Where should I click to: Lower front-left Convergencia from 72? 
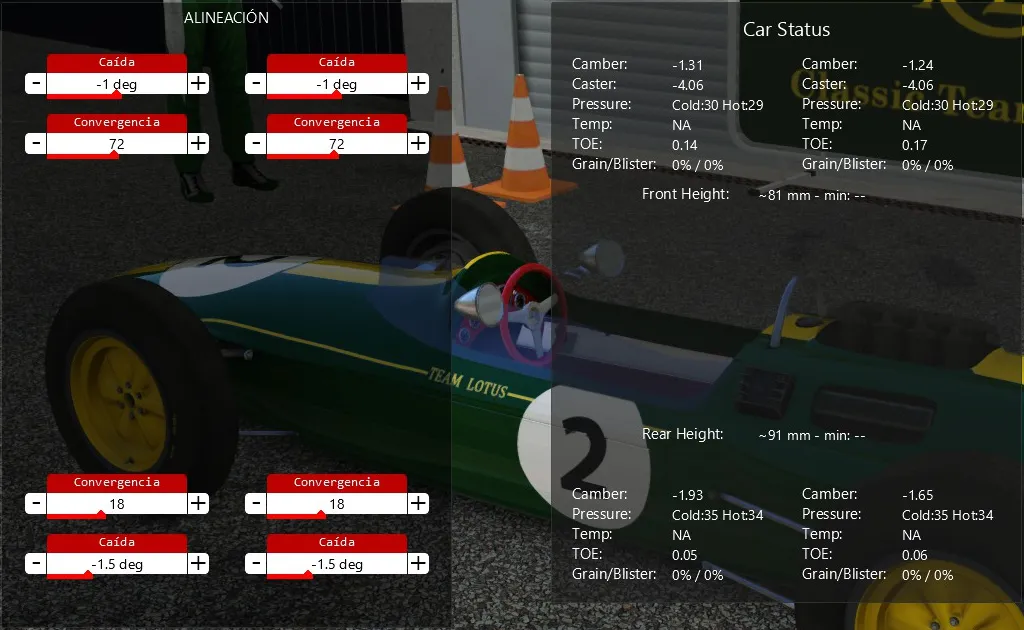[x=36, y=144]
